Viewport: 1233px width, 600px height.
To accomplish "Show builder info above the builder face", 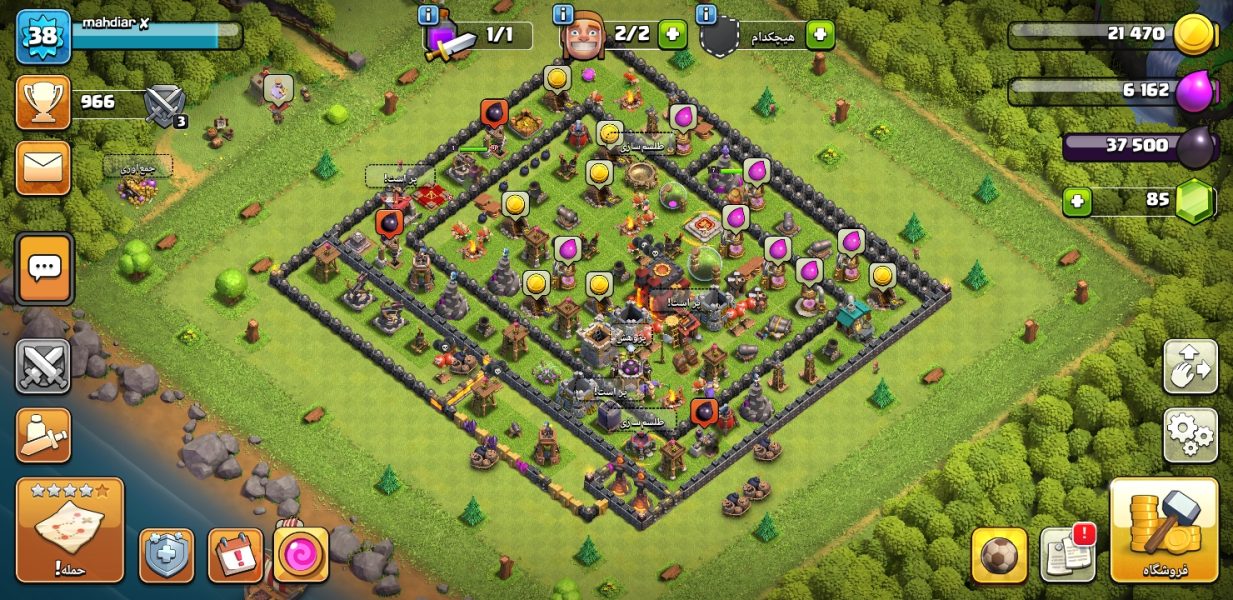I will click(x=563, y=15).
